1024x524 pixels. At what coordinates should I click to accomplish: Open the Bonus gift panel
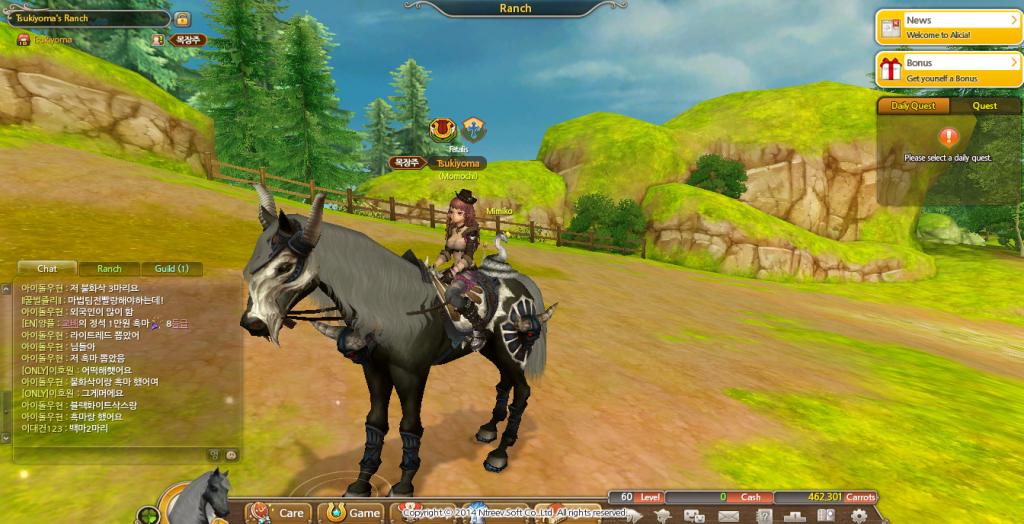click(x=948, y=70)
